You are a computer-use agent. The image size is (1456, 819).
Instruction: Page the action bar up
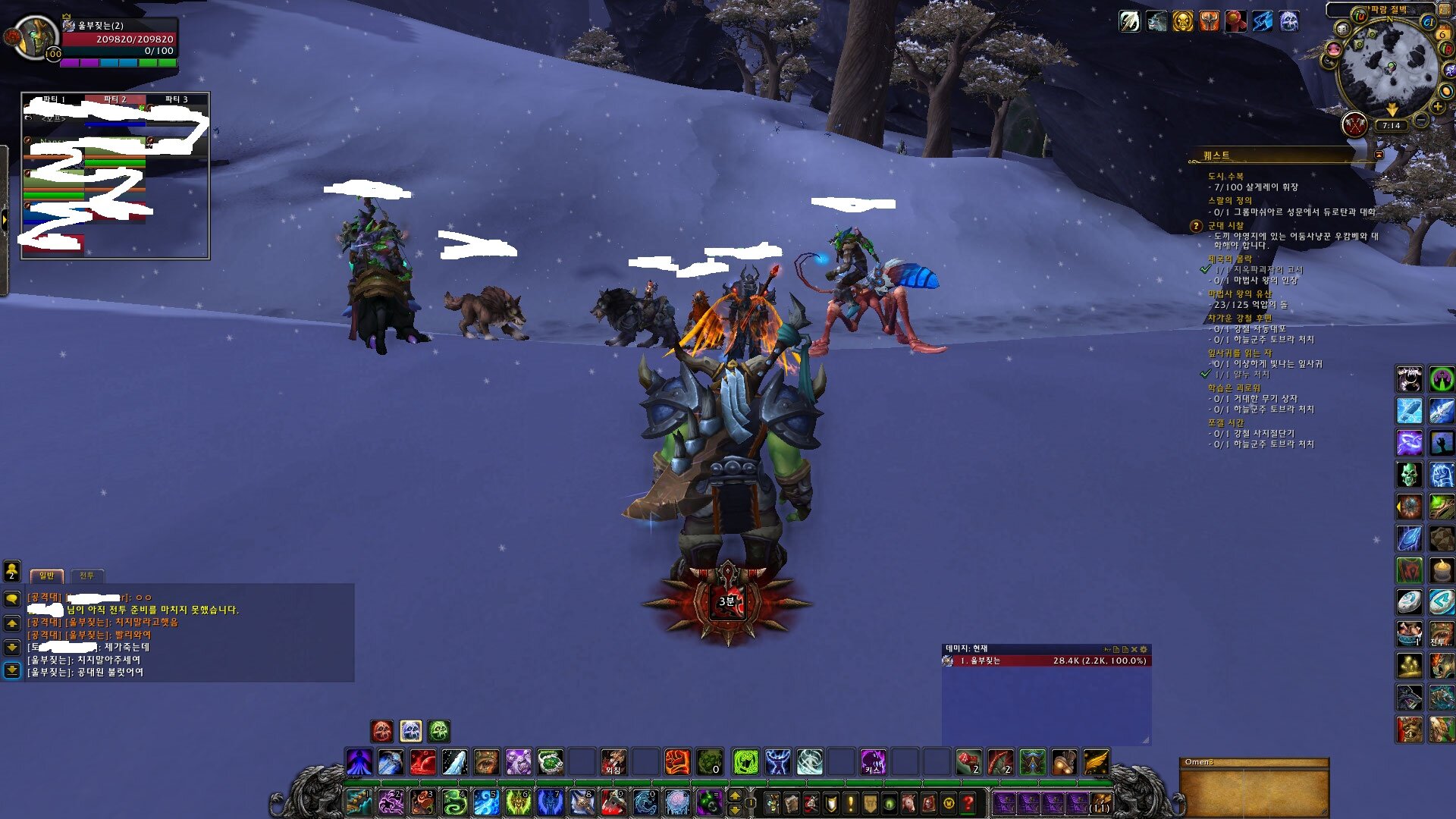[734, 795]
